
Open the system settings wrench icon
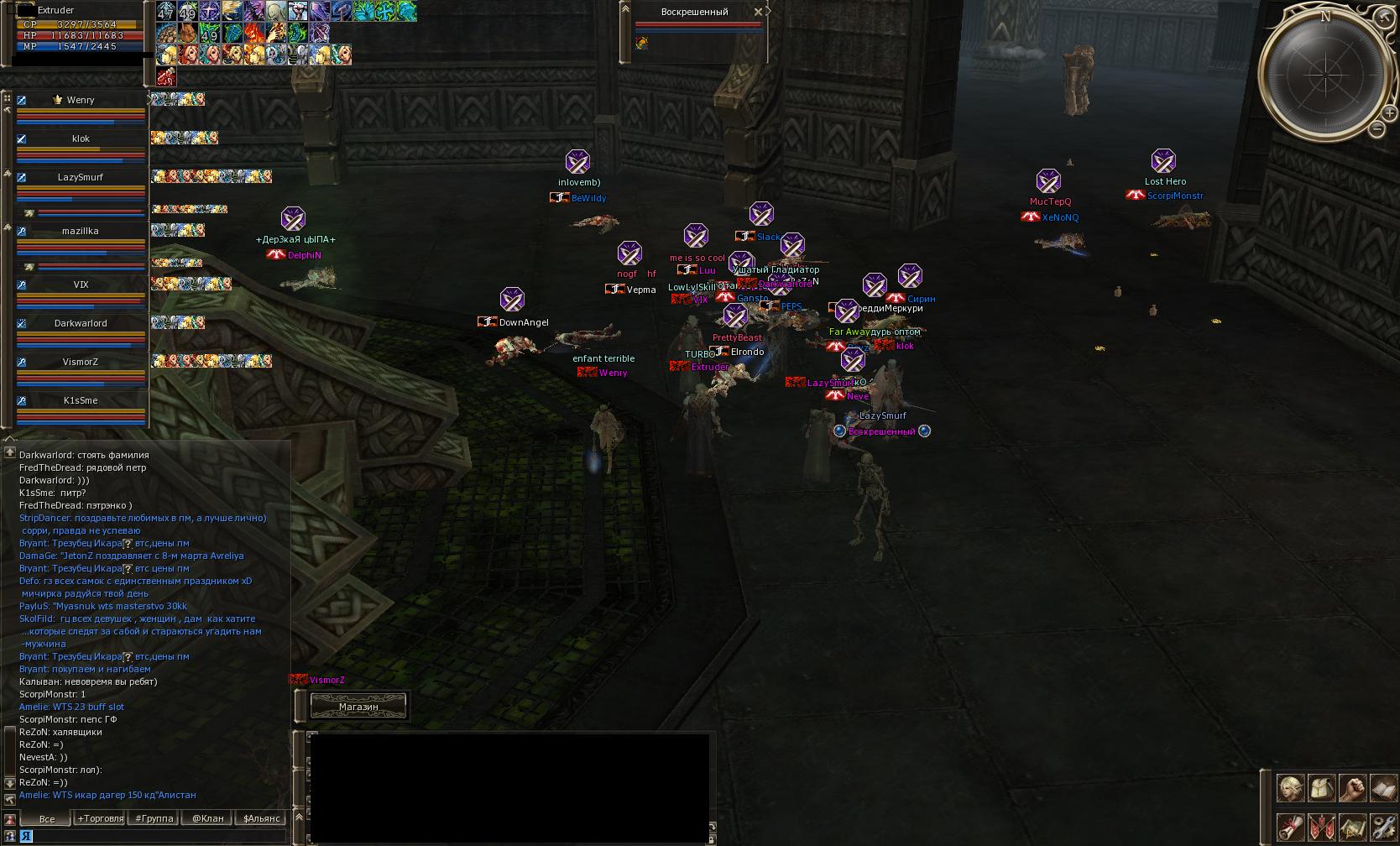tap(1382, 827)
